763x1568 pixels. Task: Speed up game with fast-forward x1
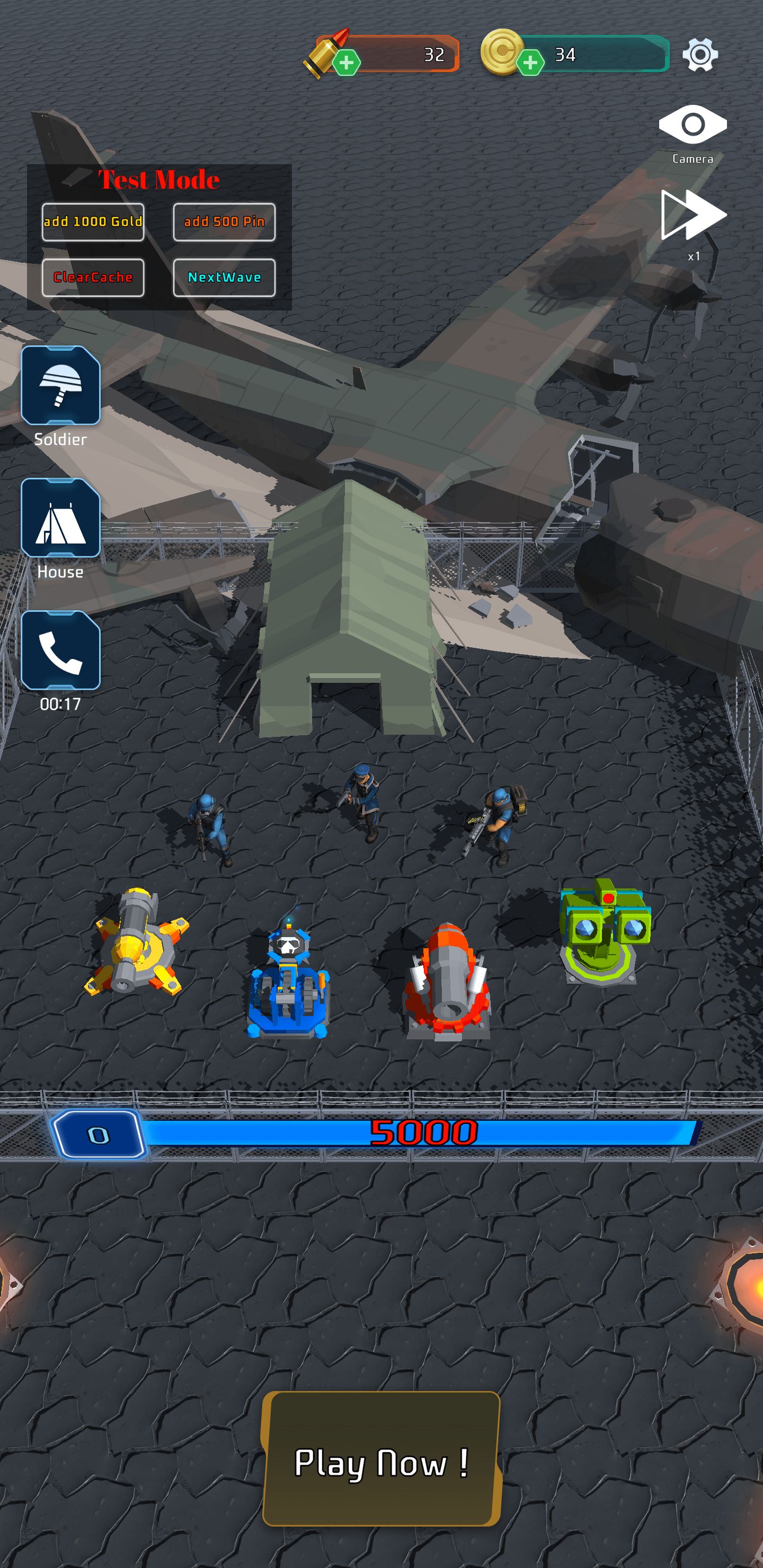point(693,216)
